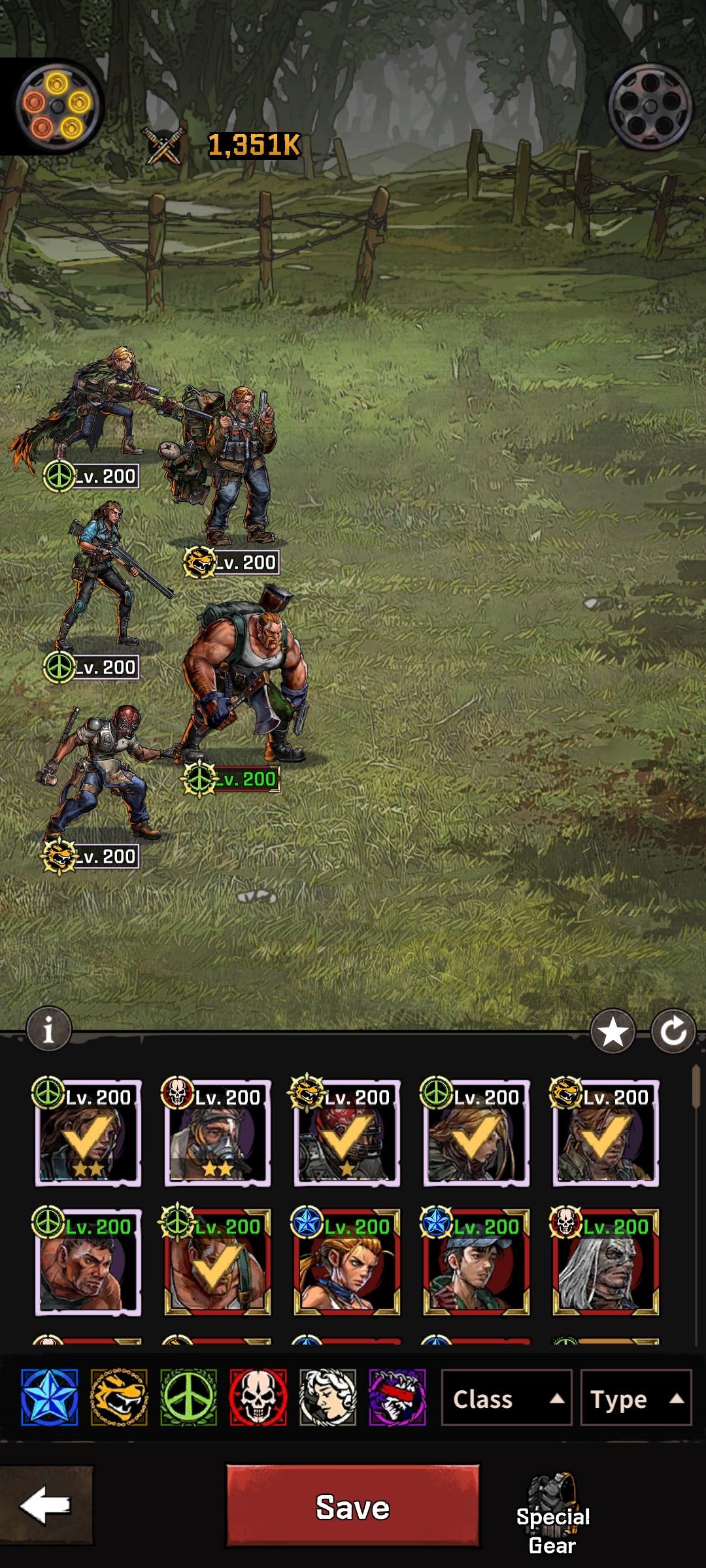Open the empty grey revolver cylinder icon

[650, 106]
